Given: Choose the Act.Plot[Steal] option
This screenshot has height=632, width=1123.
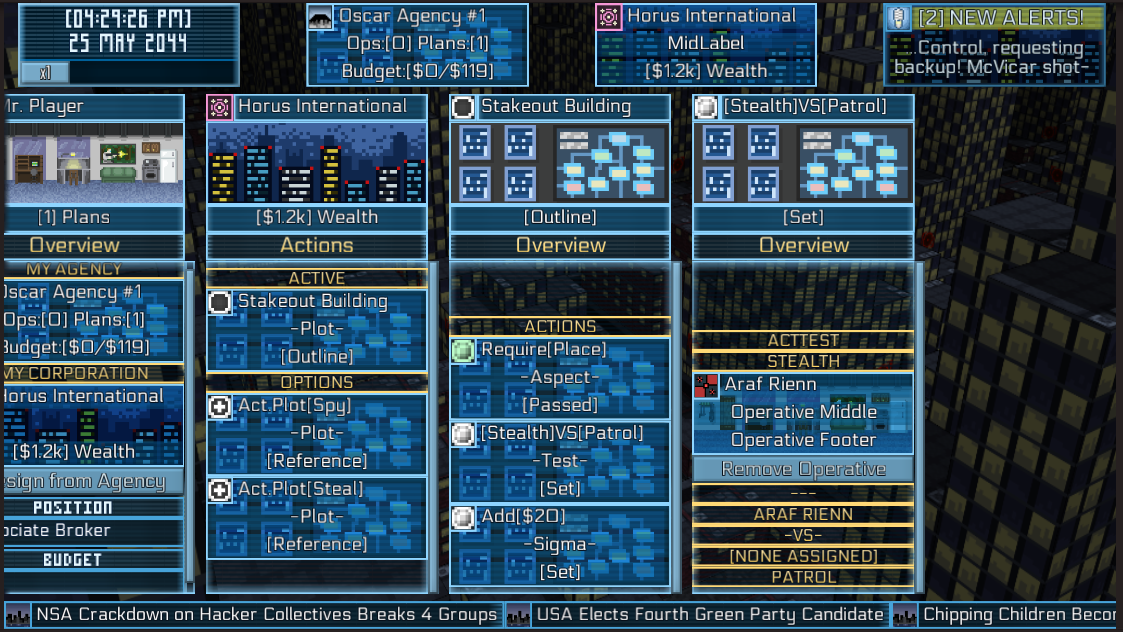Looking at the screenshot, I should (317, 517).
